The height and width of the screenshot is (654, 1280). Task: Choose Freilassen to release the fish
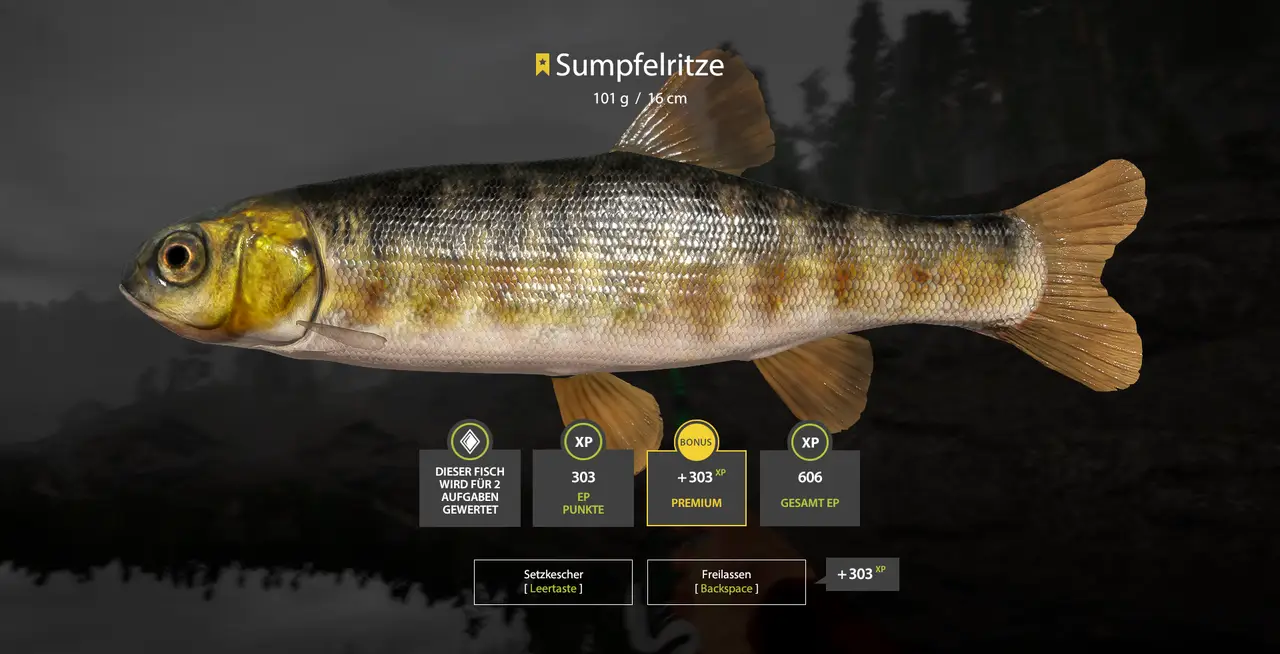coord(726,582)
